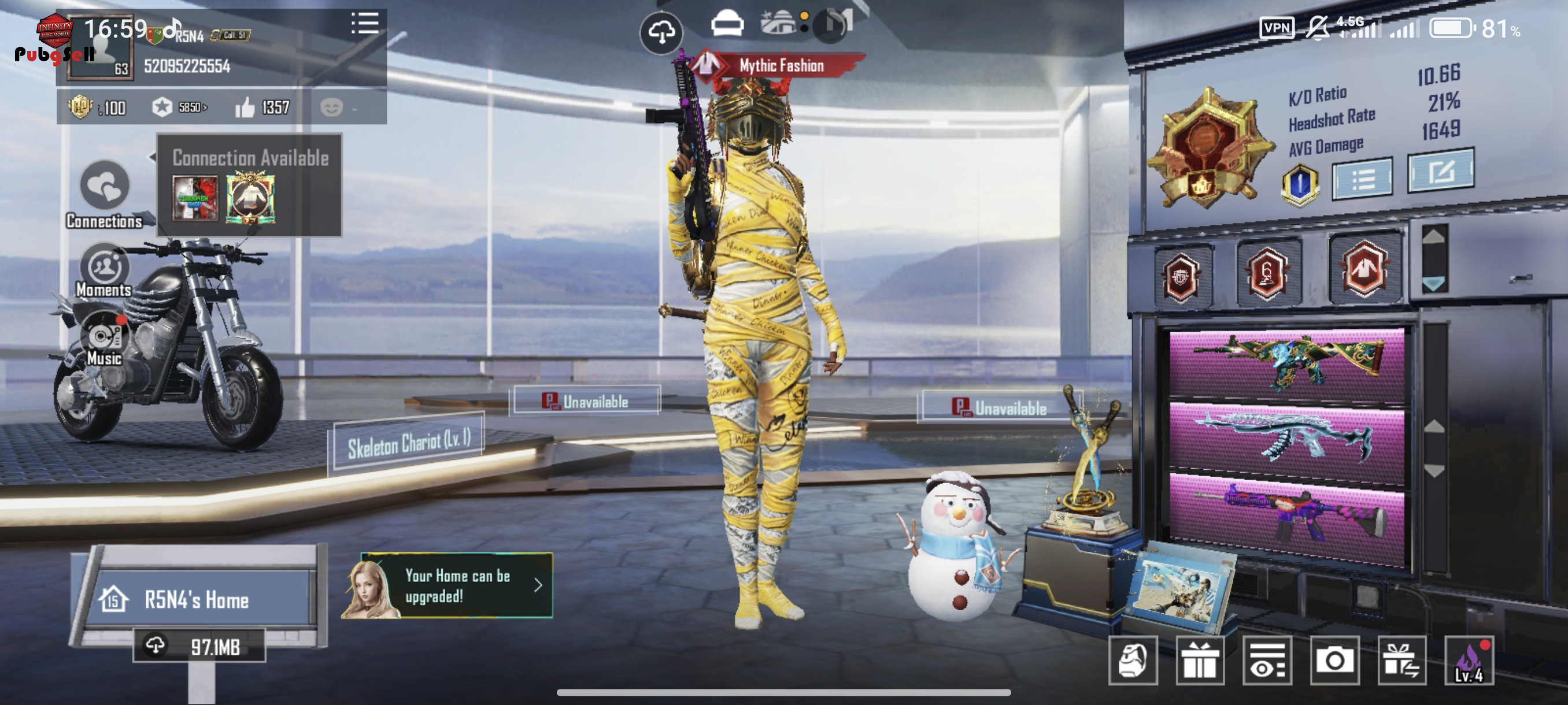Image resolution: width=1568 pixels, height=705 pixels.
Task: Select the Mythic Fashion hexagon tab
Action: 1364,269
